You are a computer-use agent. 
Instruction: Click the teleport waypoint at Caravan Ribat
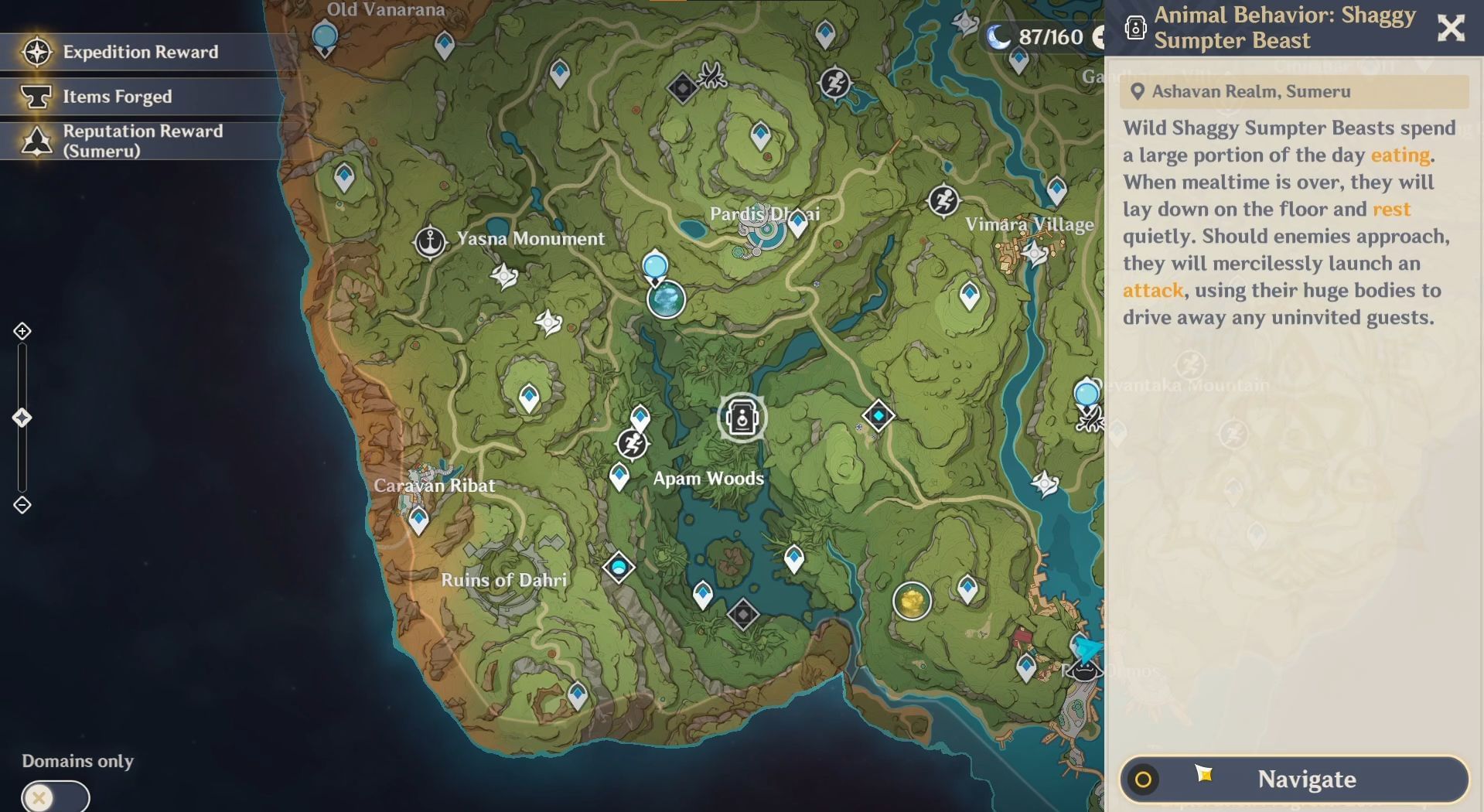pyautogui.click(x=419, y=518)
